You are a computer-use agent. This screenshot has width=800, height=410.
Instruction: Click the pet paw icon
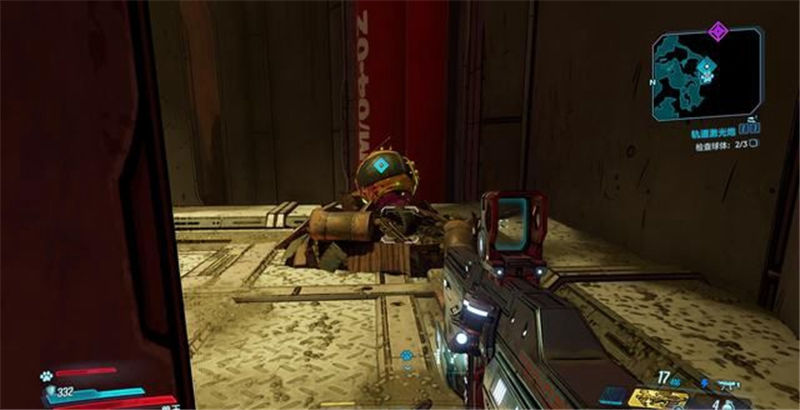click(47, 377)
